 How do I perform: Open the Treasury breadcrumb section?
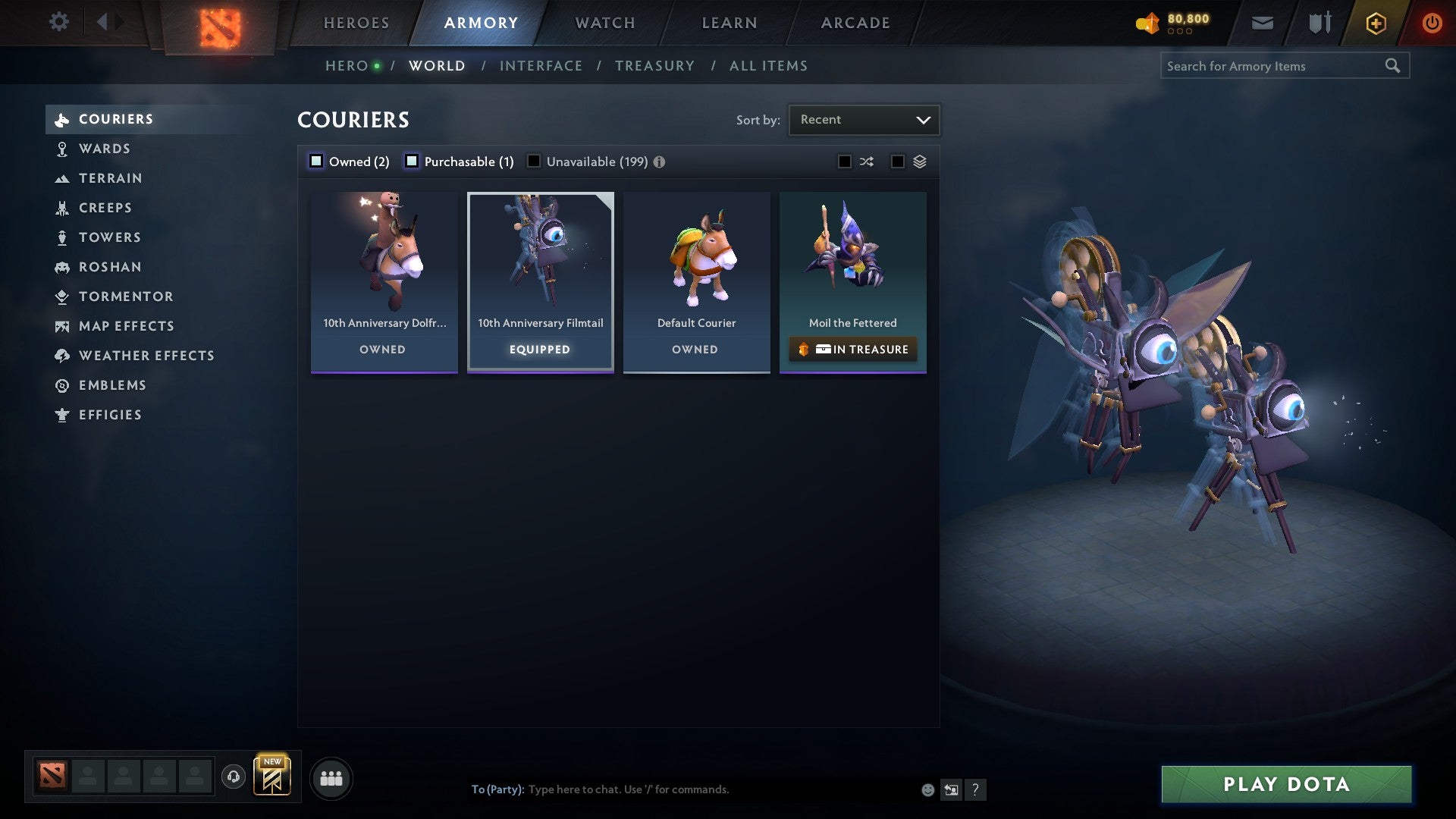coord(654,65)
